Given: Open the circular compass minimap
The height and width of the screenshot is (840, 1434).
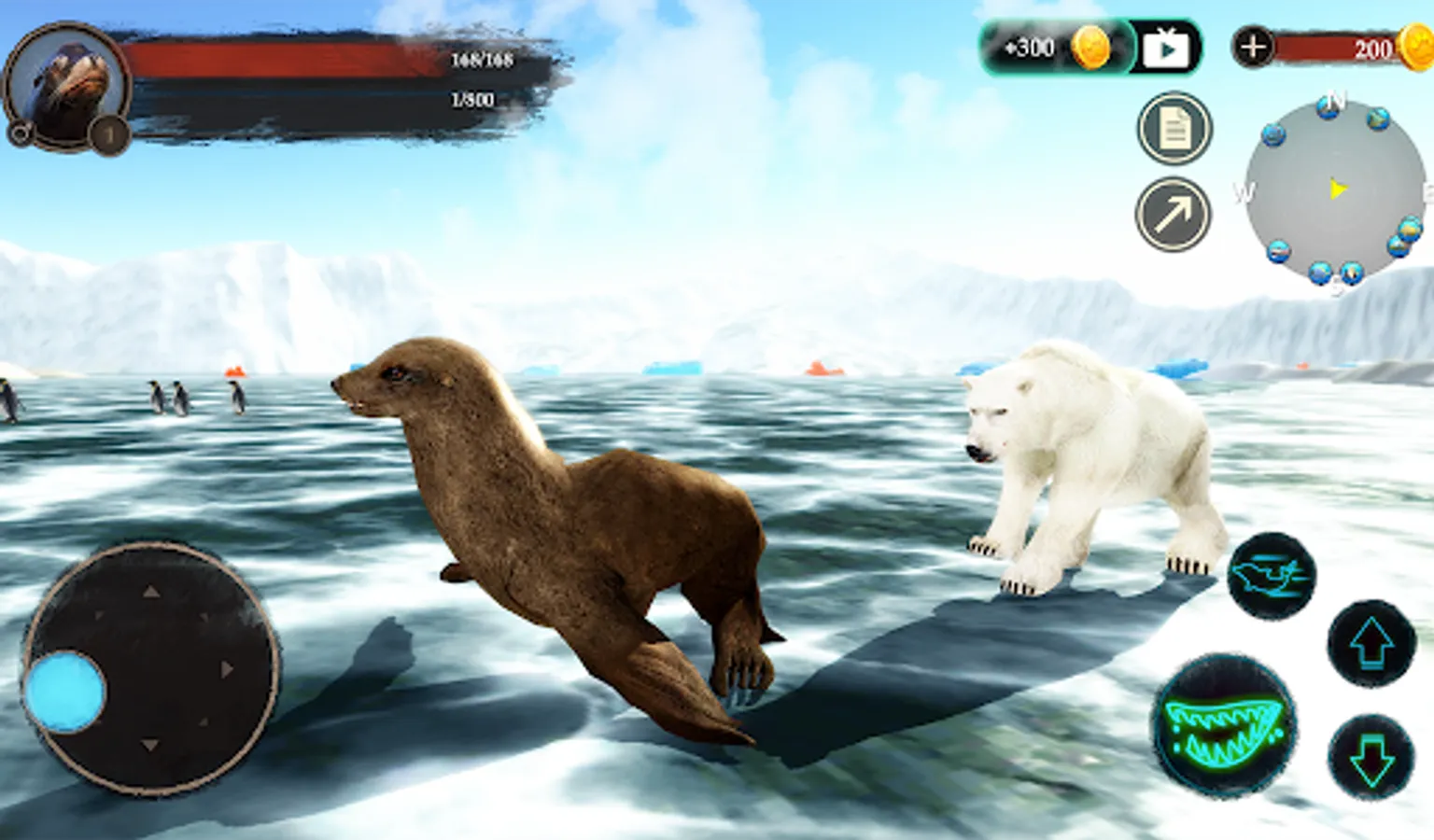Looking at the screenshot, I should coord(1335,191).
